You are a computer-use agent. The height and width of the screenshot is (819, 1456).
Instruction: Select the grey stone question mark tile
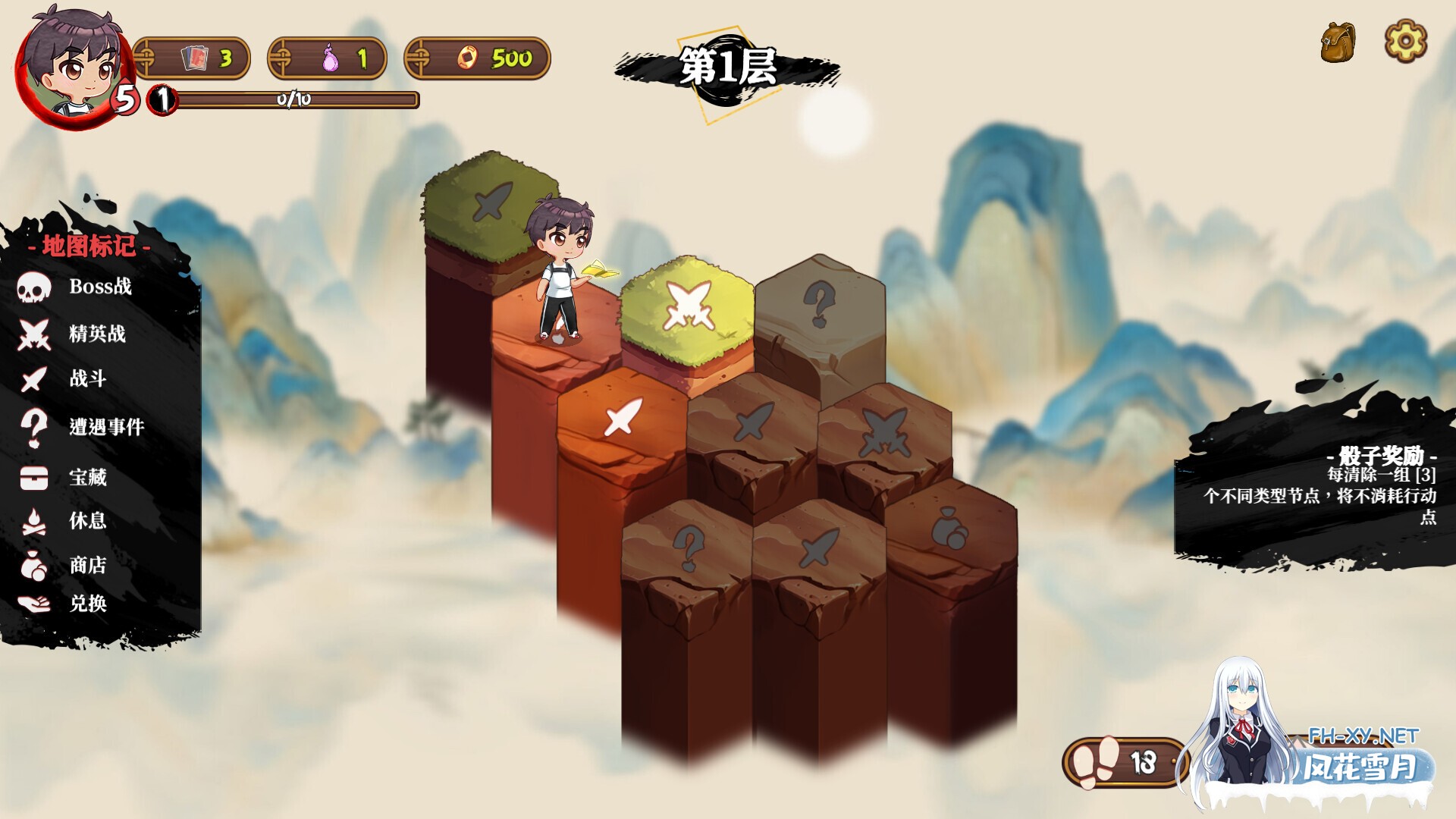(819, 303)
